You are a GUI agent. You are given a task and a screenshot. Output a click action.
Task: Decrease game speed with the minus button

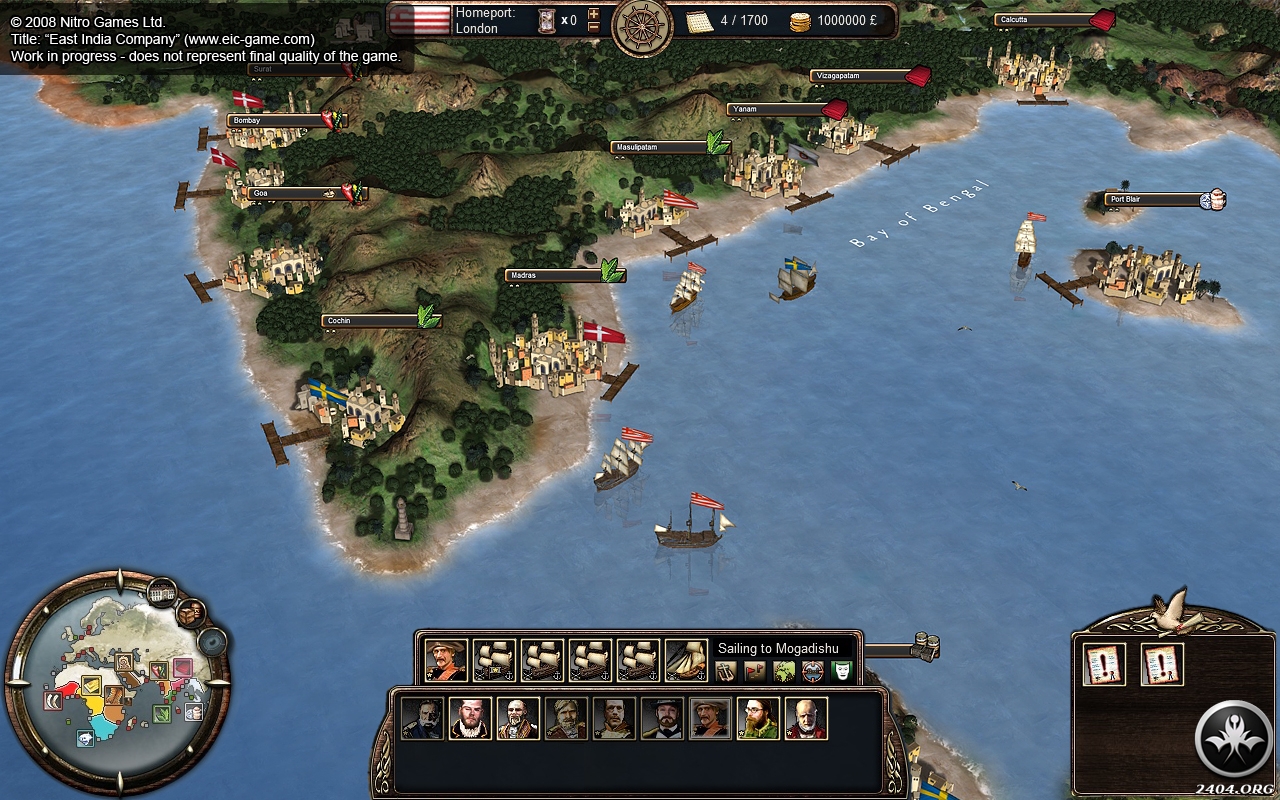(594, 27)
